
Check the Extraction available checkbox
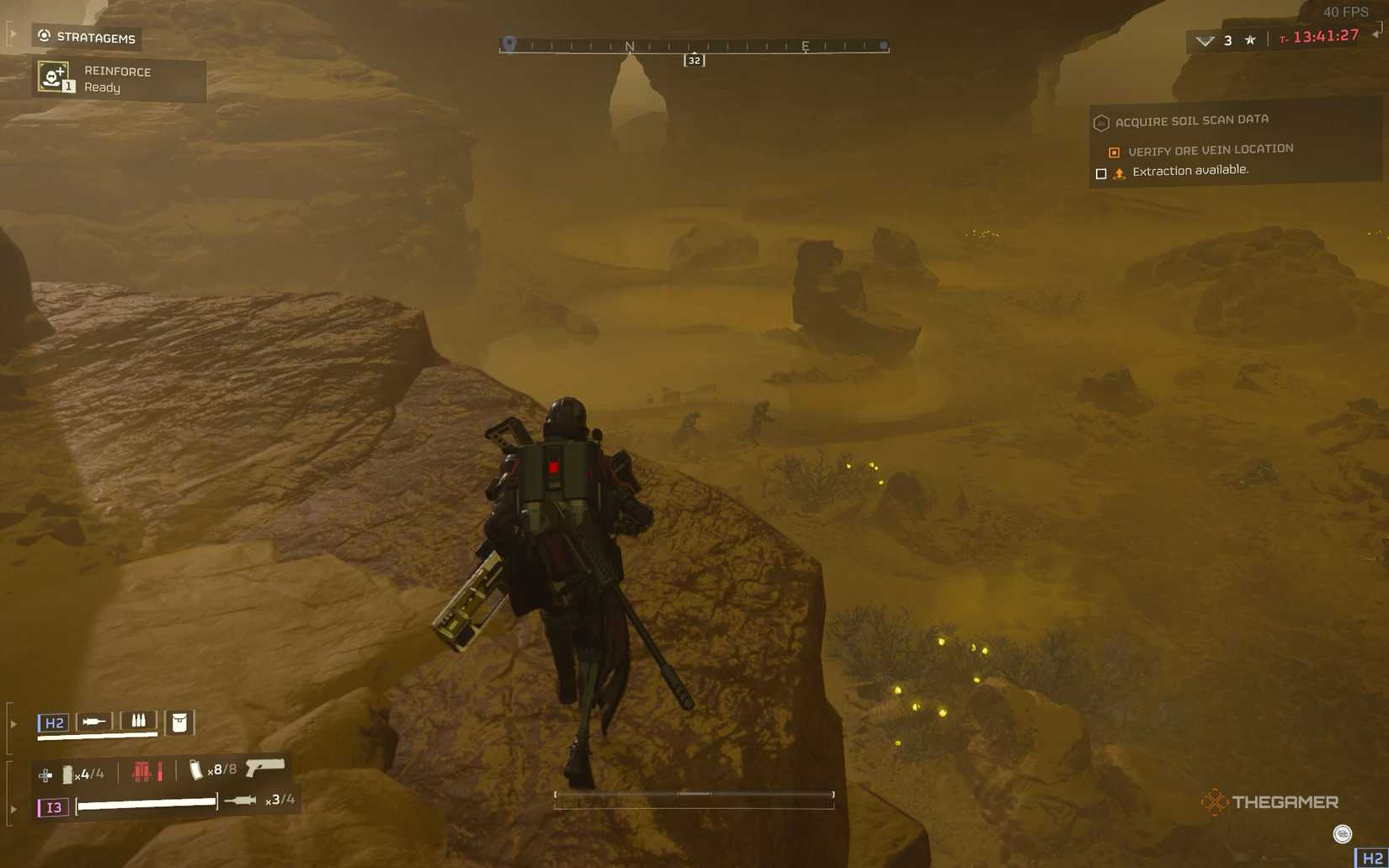(x=1101, y=173)
